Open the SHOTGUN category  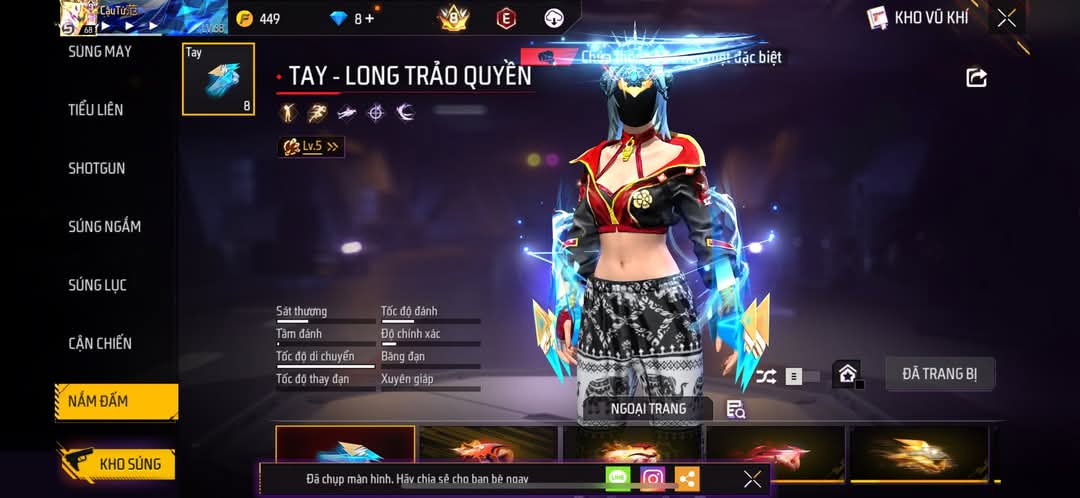[97, 168]
